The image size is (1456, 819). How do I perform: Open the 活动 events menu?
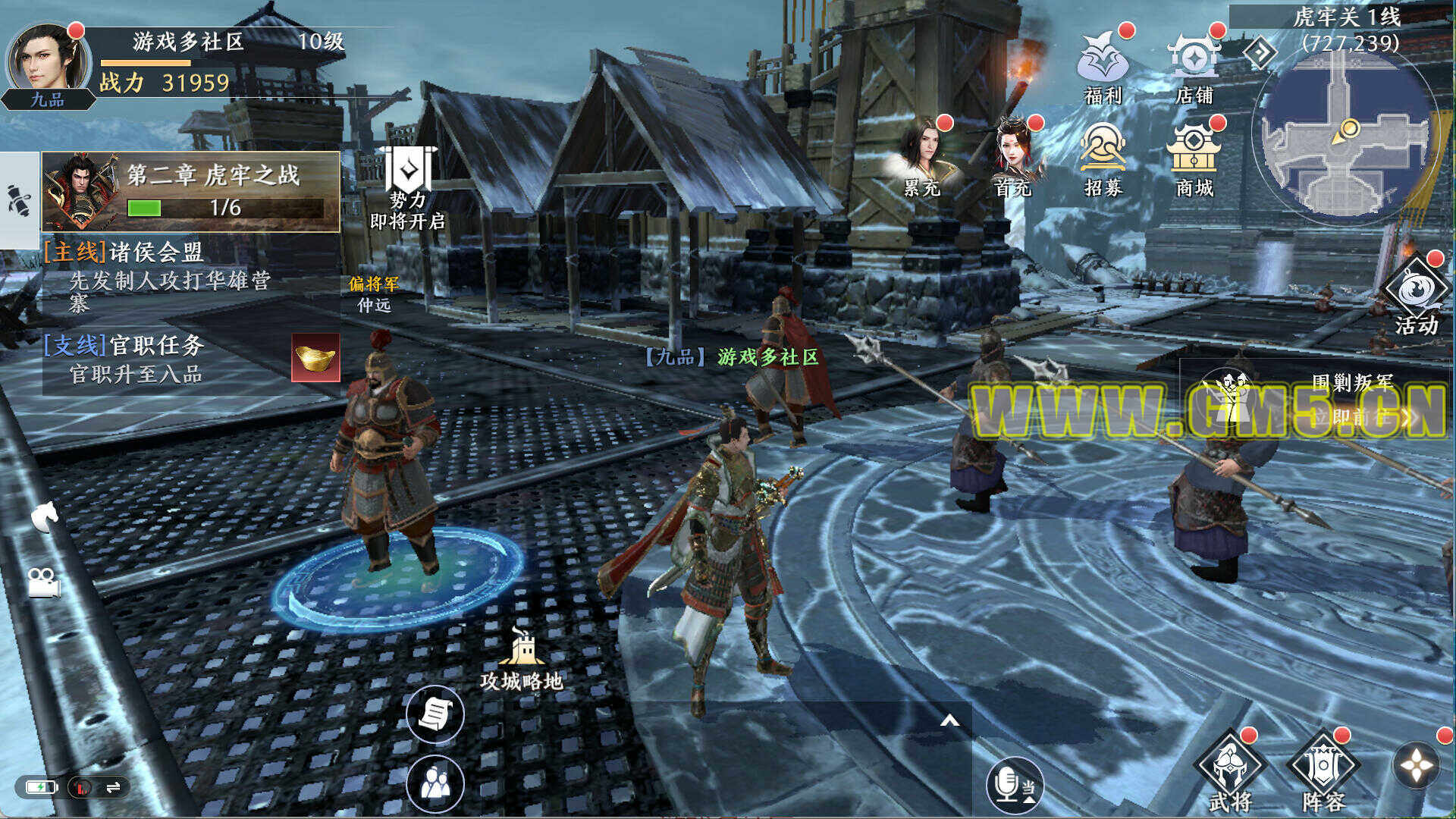pyautogui.click(x=1415, y=297)
